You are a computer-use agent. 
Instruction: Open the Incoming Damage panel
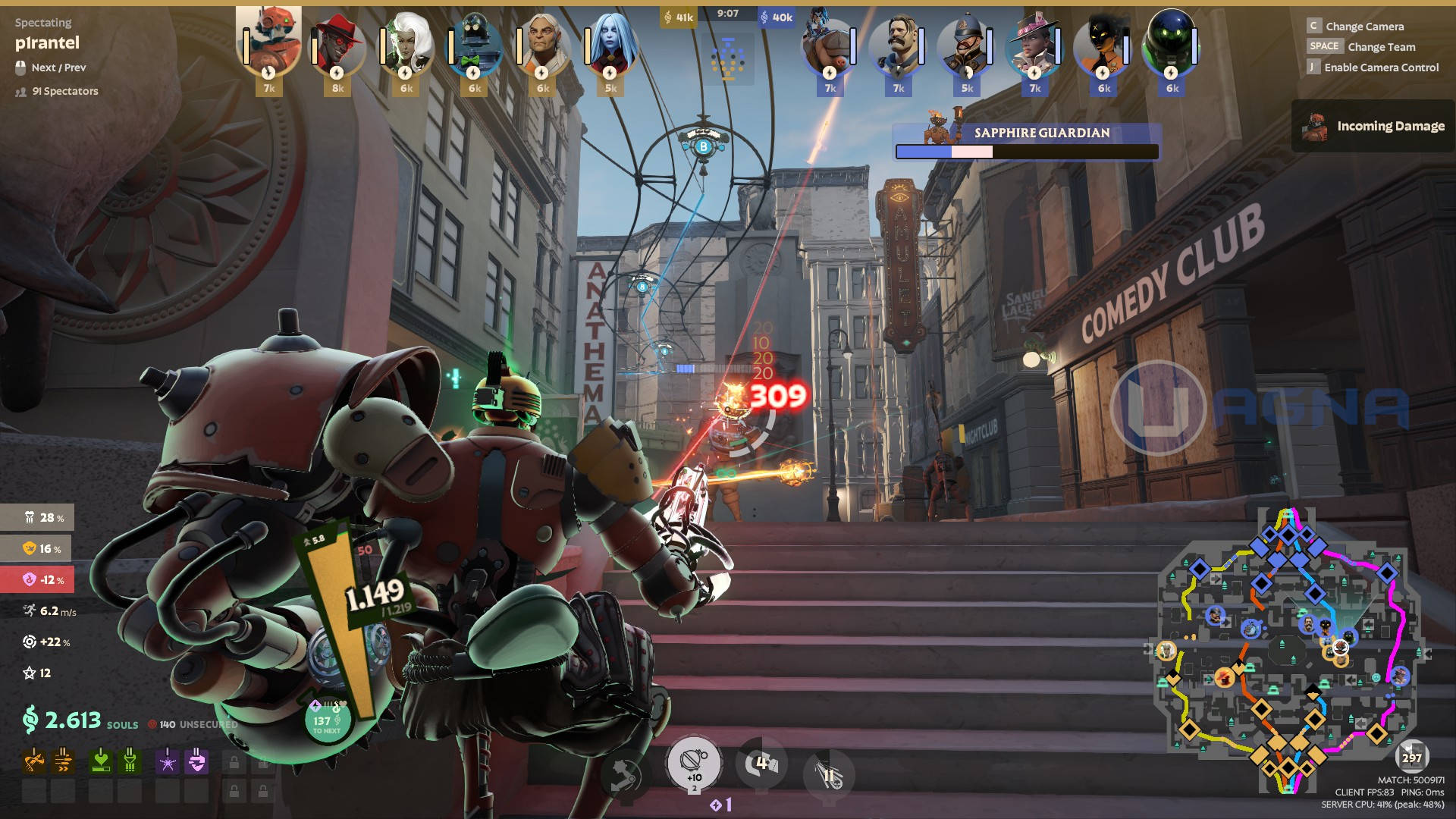(x=1373, y=126)
